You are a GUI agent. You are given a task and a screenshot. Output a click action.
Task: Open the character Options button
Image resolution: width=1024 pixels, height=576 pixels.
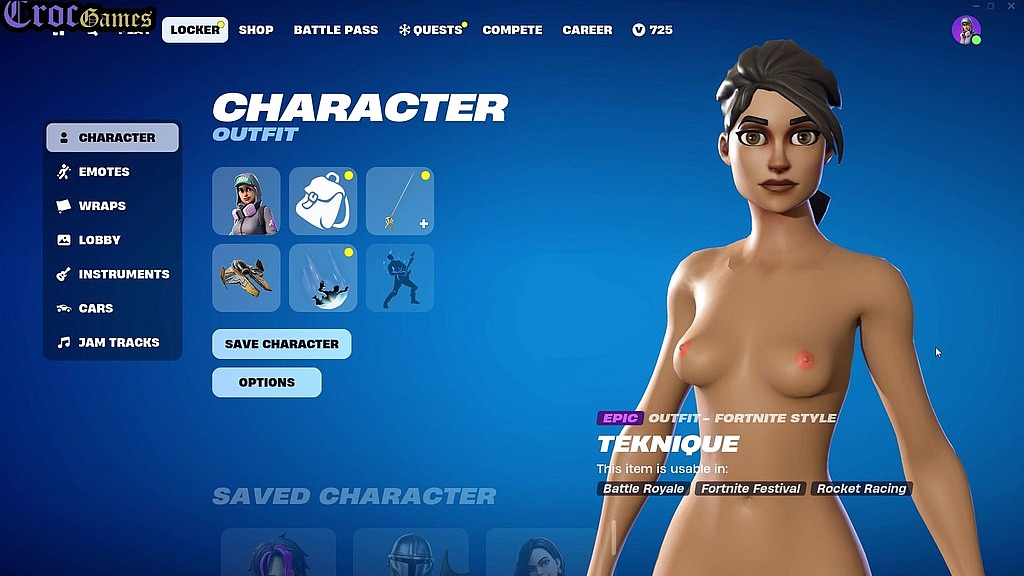click(267, 382)
